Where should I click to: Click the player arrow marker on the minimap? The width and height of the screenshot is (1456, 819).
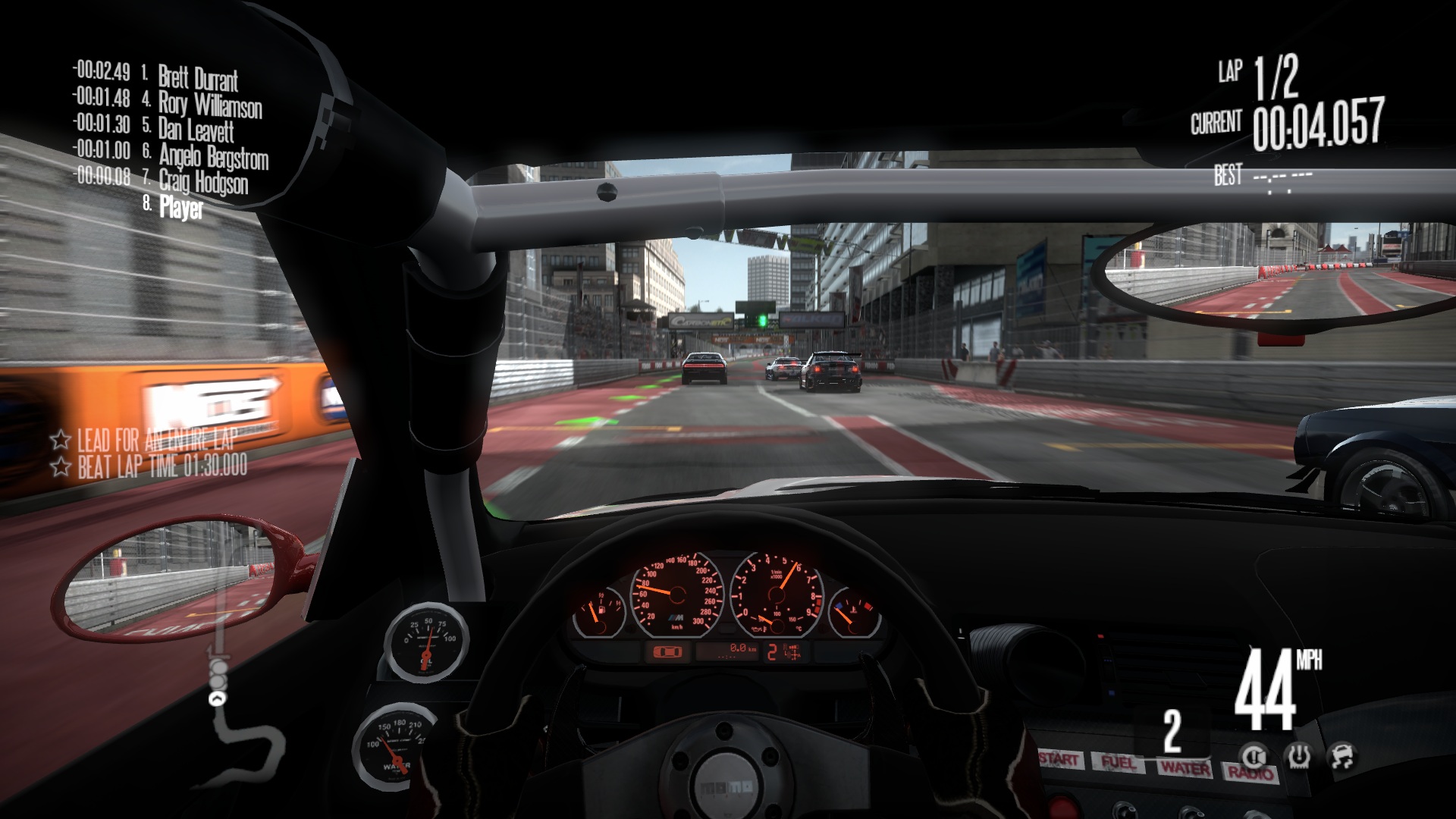pyautogui.click(x=218, y=699)
